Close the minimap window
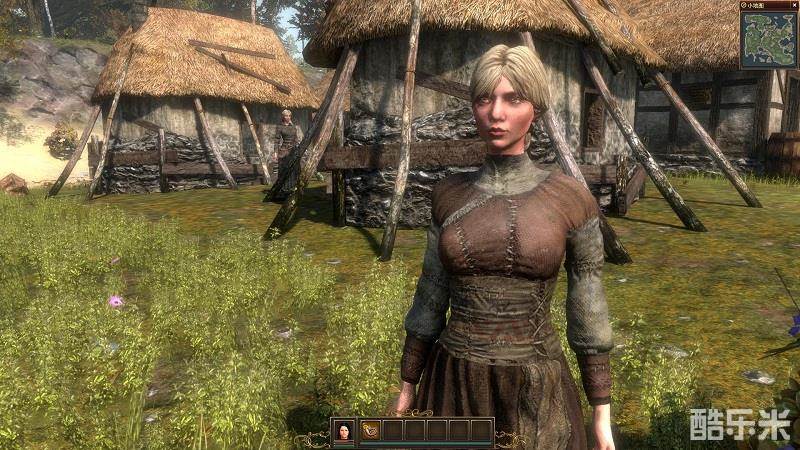This screenshot has width=800, height=450. click(x=794, y=5)
